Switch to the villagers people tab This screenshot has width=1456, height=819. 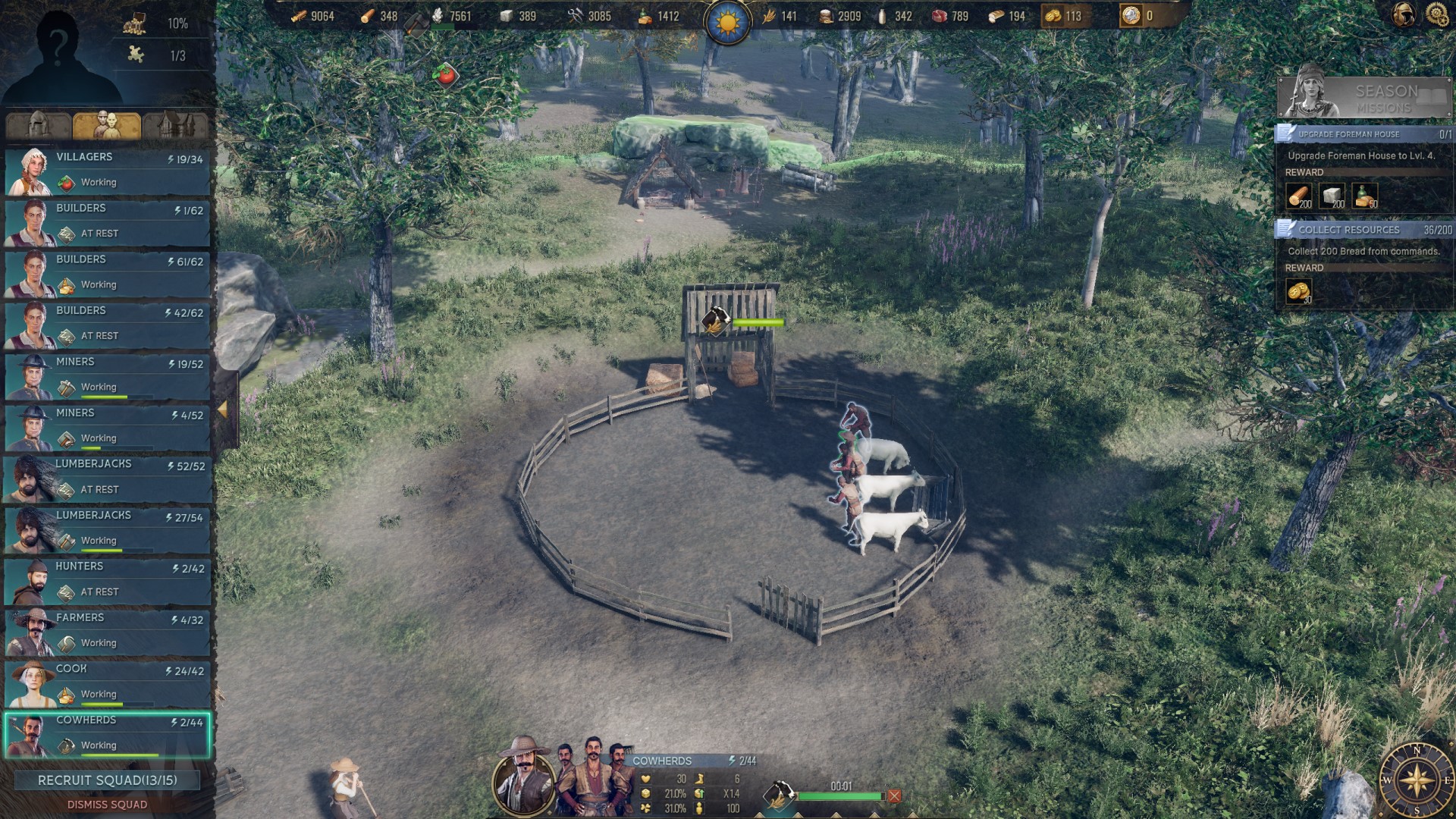tap(107, 125)
